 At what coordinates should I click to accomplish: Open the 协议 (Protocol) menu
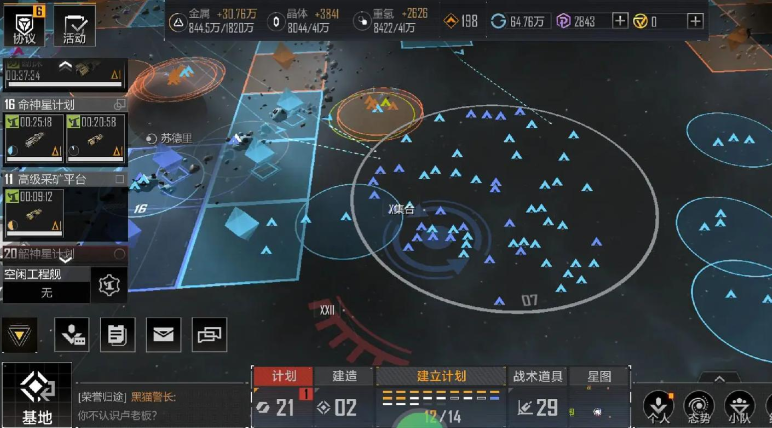click(x=24, y=24)
